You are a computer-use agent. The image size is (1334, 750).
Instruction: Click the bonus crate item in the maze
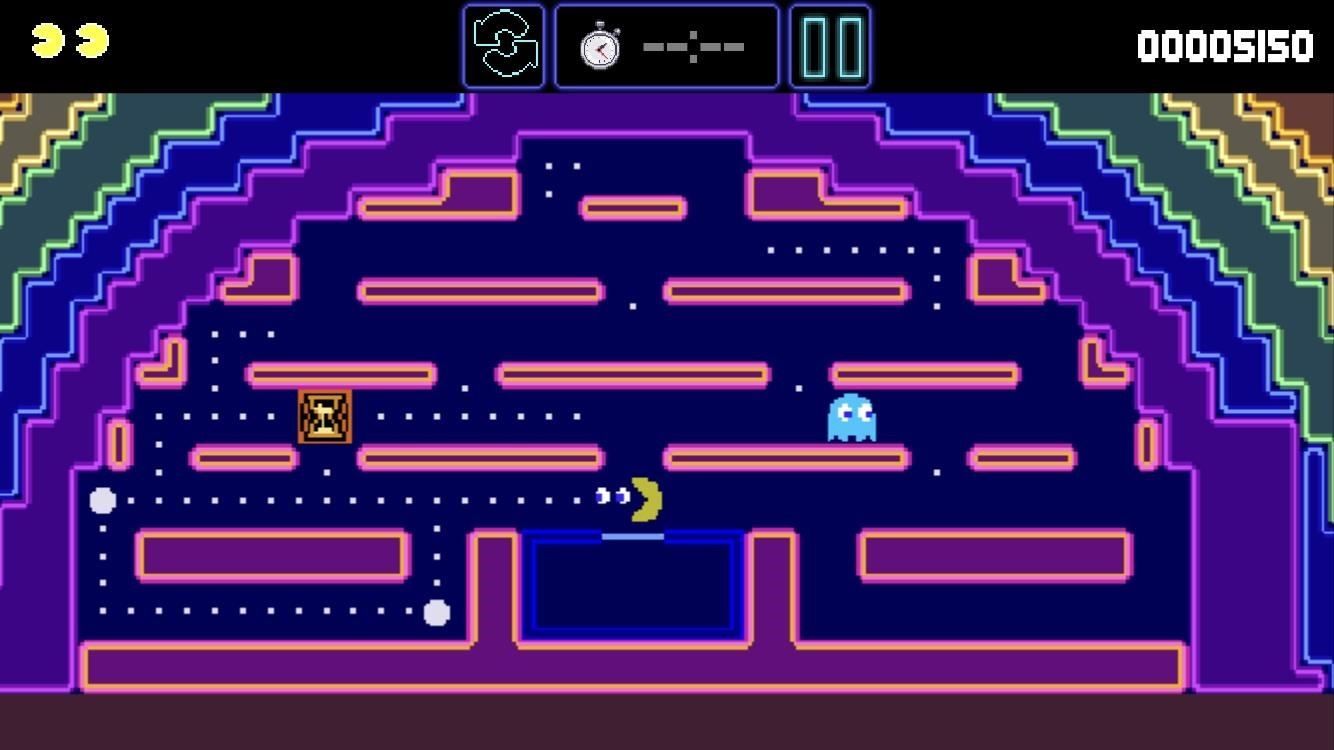click(322, 418)
